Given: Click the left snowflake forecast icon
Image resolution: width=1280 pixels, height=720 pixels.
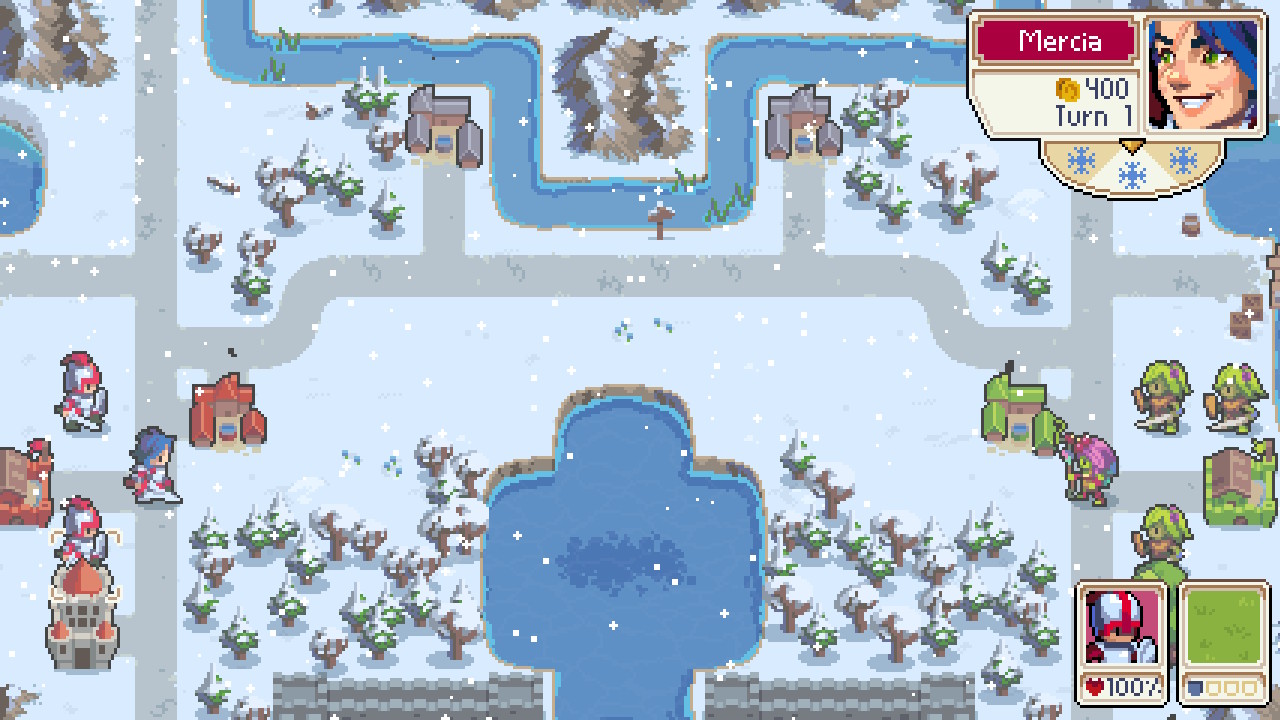Looking at the screenshot, I should click(1080, 162).
